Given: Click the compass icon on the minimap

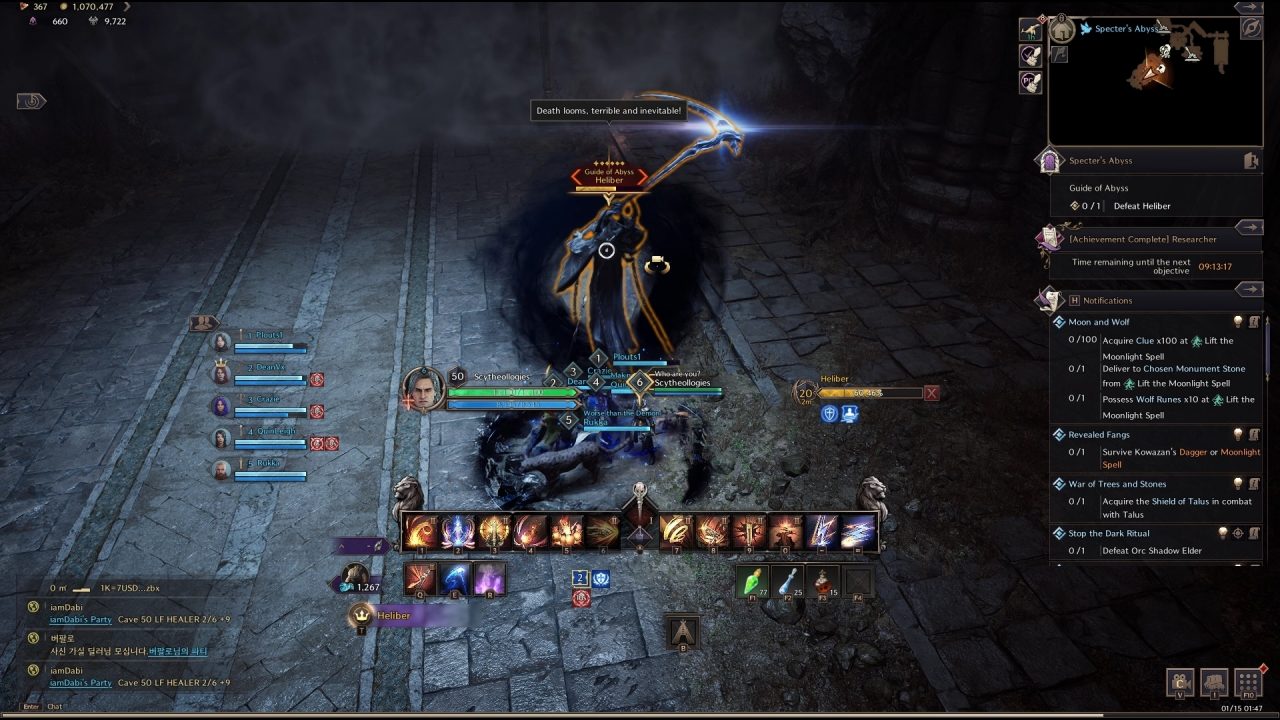Looking at the screenshot, I should [1252, 28].
